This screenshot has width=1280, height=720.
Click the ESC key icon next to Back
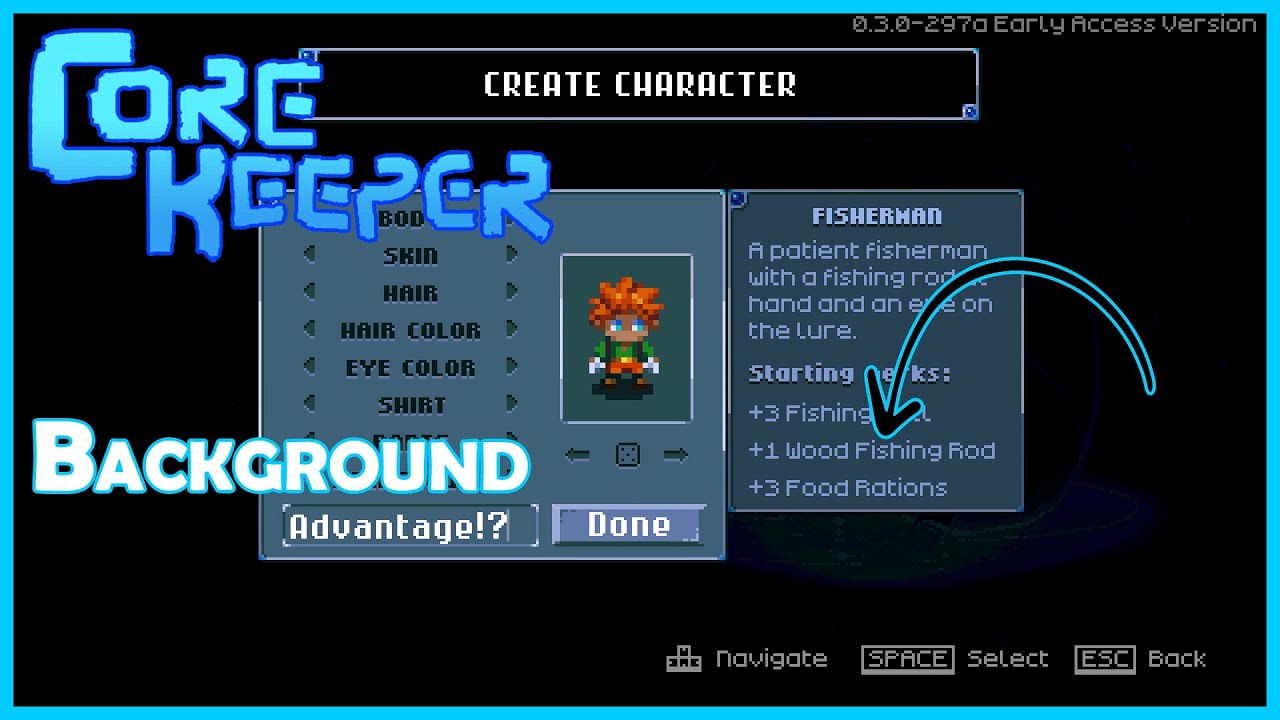(1104, 658)
